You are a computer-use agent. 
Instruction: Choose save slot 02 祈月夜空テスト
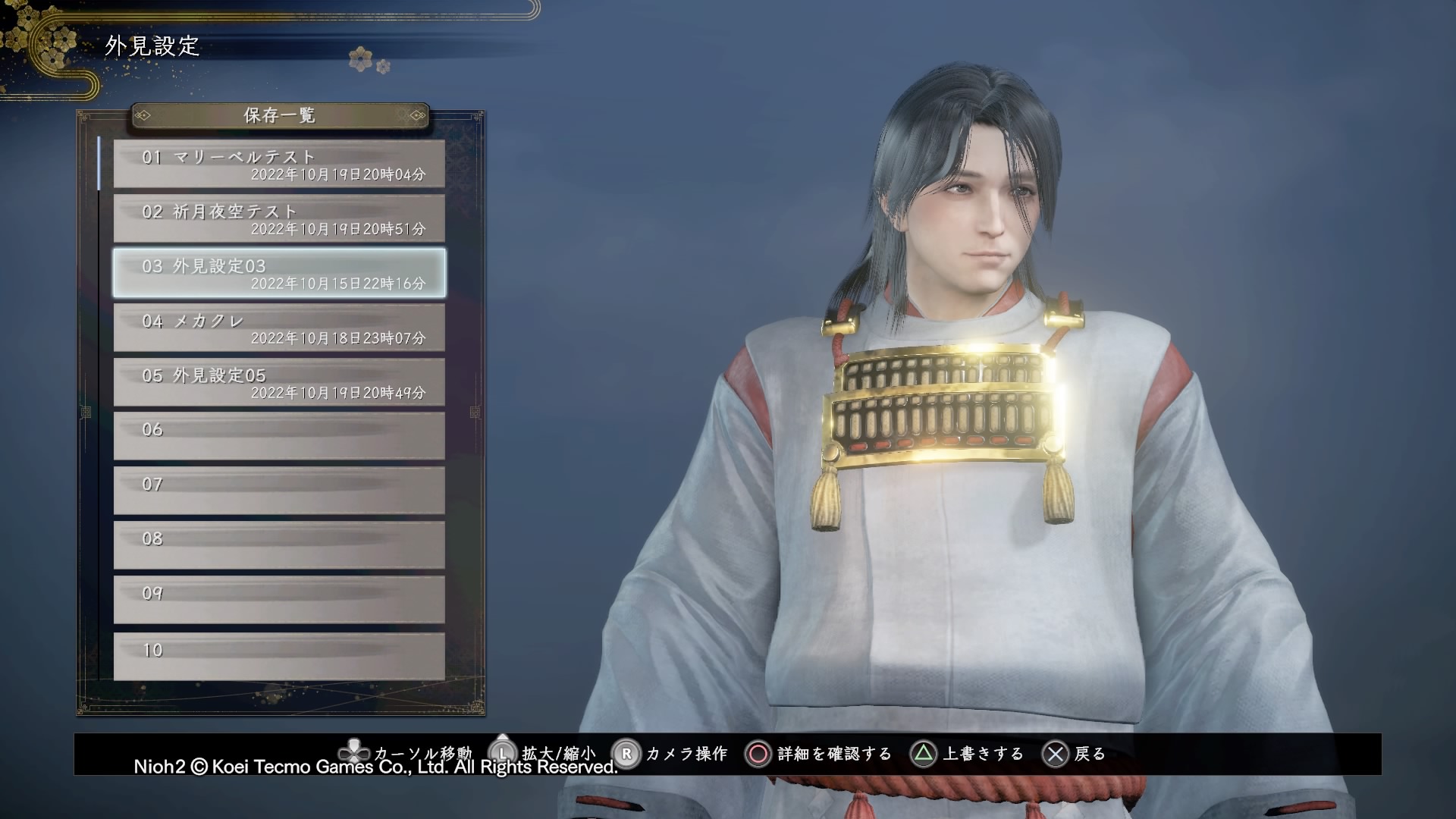click(279, 218)
